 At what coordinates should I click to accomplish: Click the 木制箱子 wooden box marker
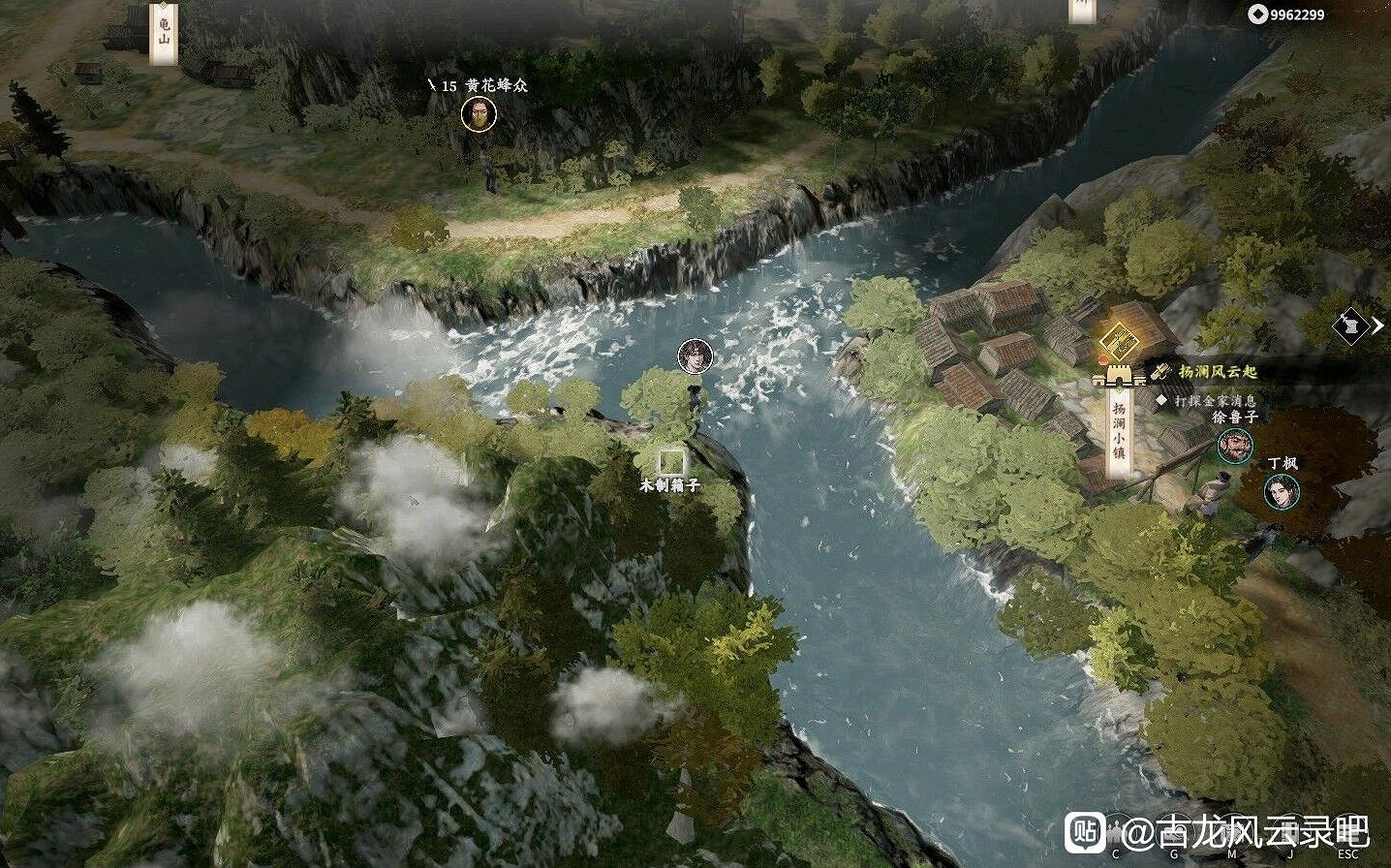tap(672, 462)
